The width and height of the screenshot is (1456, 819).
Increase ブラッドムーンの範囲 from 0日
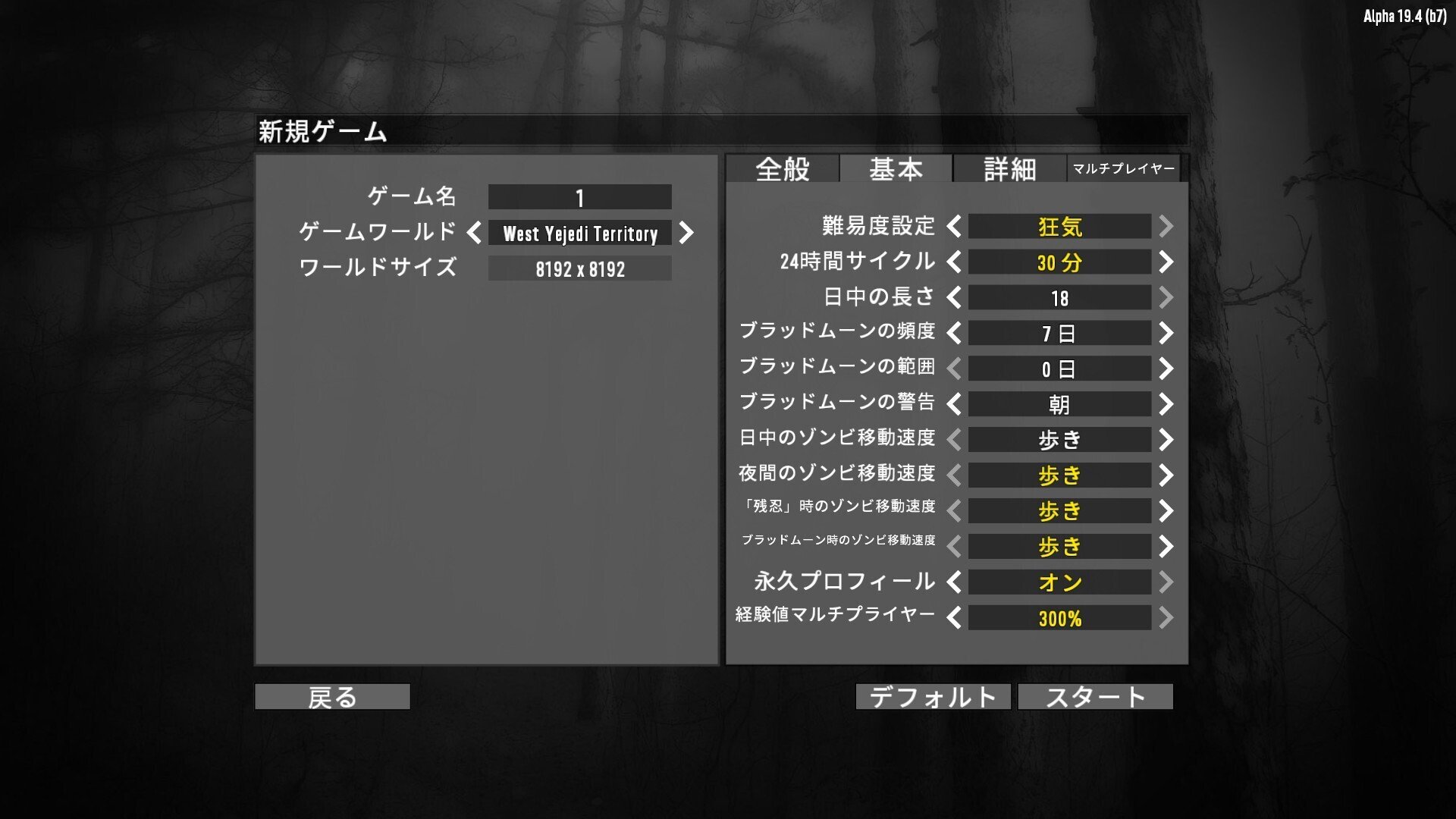(1166, 369)
